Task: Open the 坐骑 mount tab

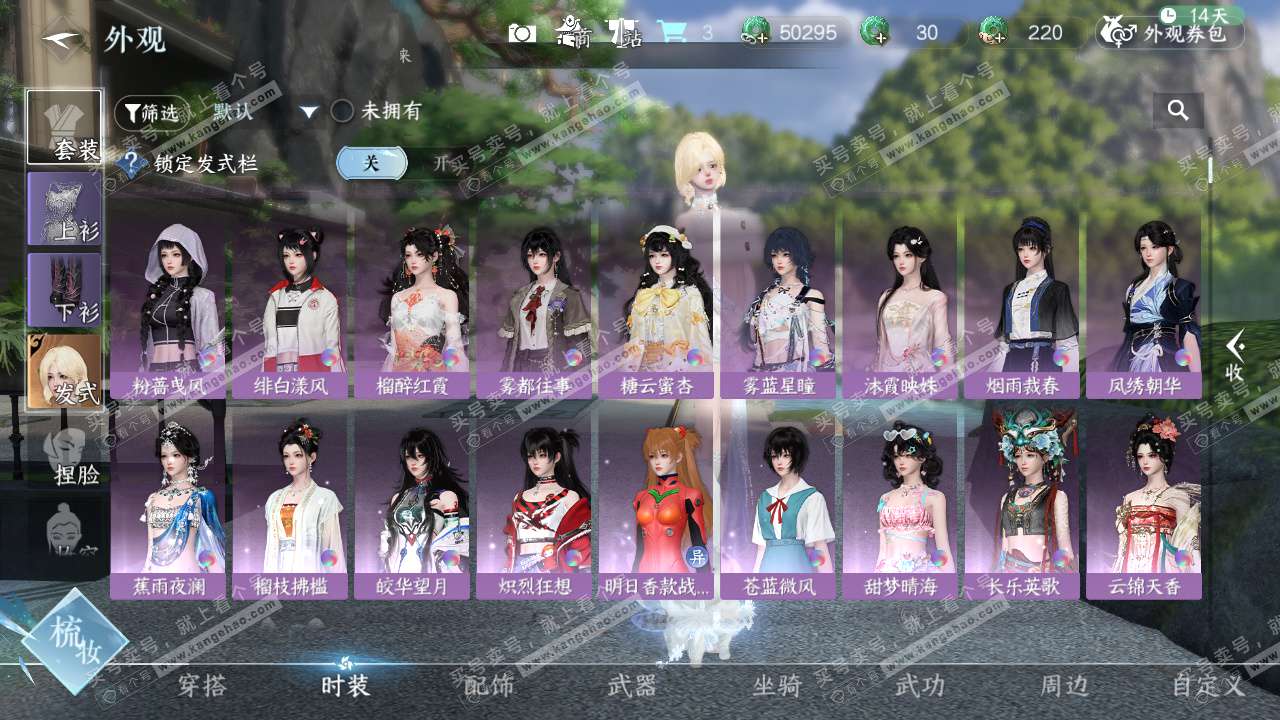Action: click(777, 686)
